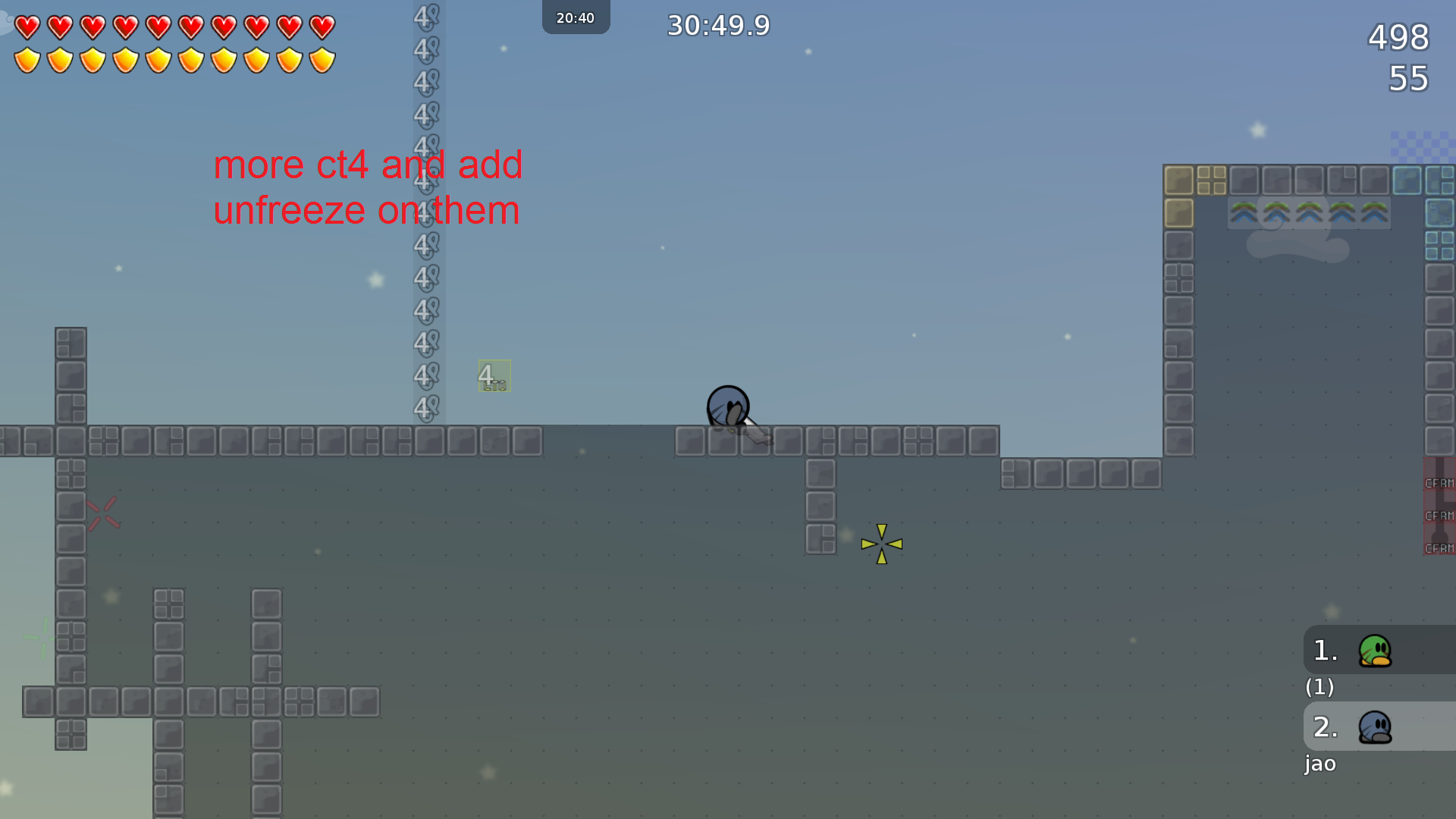This screenshot has height=819, width=1456.
Task: Click the red X spawn marker on the left wall
Action: click(104, 513)
